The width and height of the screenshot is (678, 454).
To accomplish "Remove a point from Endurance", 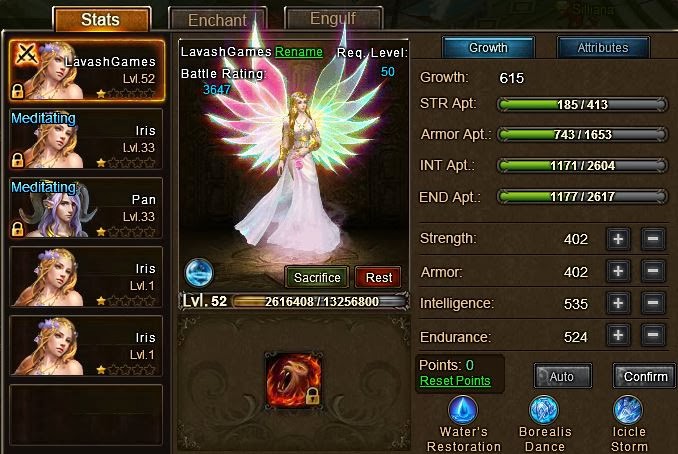I will click(651, 336).
